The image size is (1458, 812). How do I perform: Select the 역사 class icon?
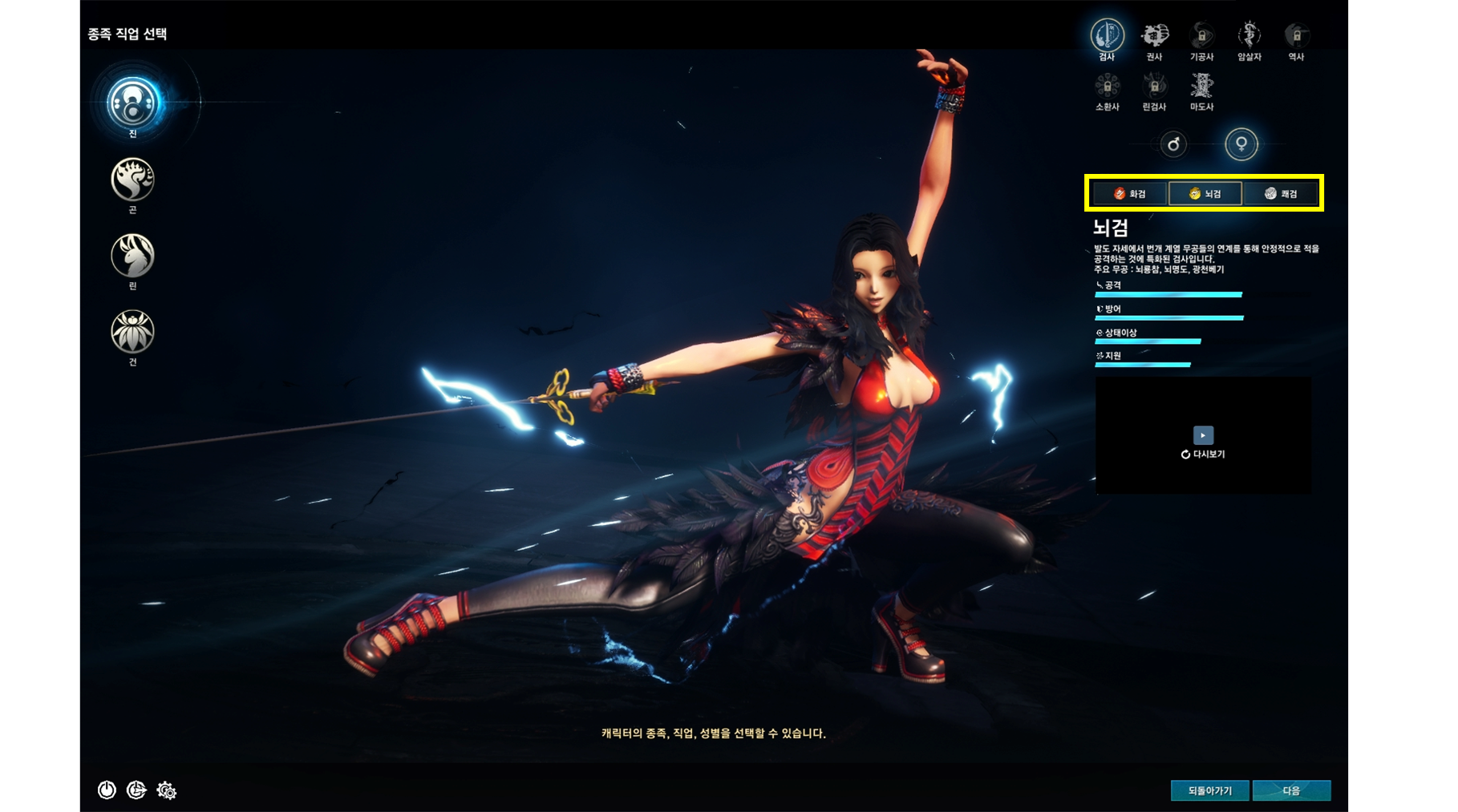[x=1295, y=35]
